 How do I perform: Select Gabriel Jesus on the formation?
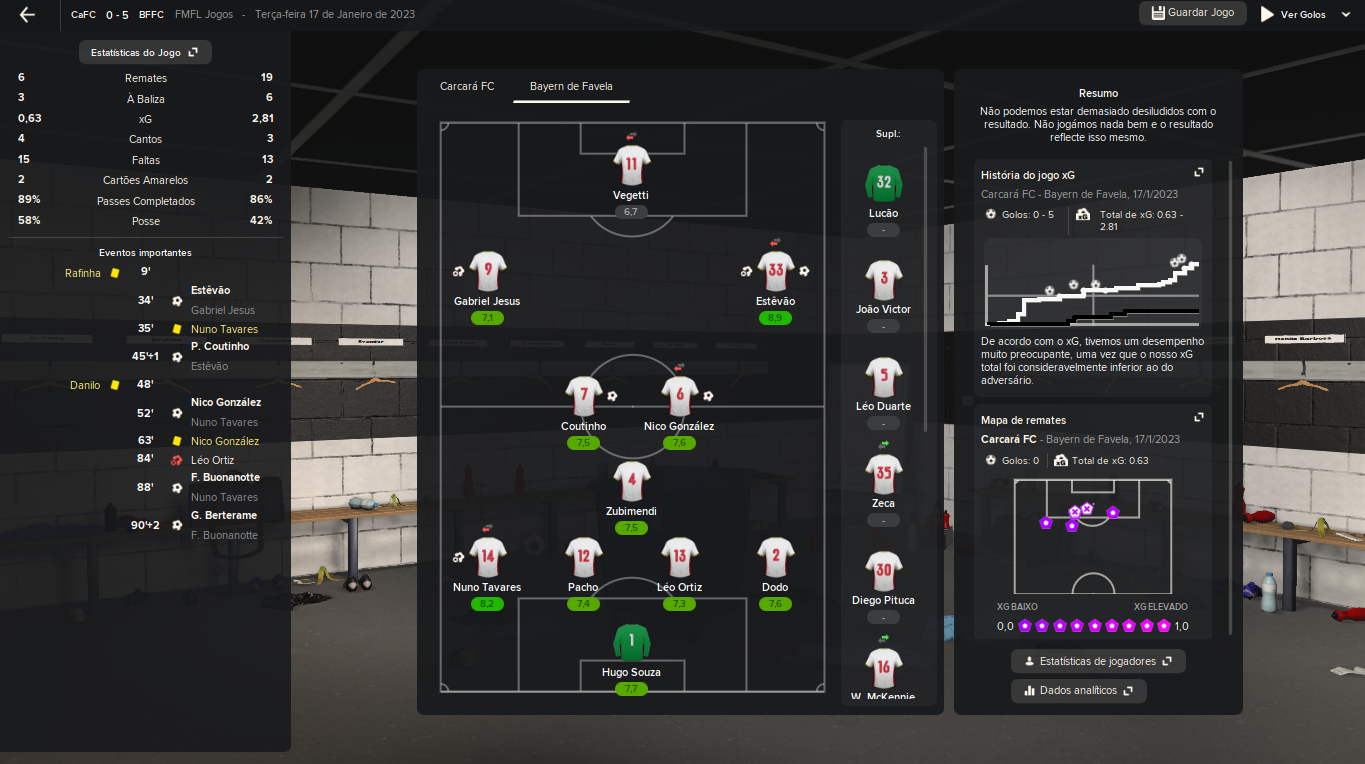[487, 271]
